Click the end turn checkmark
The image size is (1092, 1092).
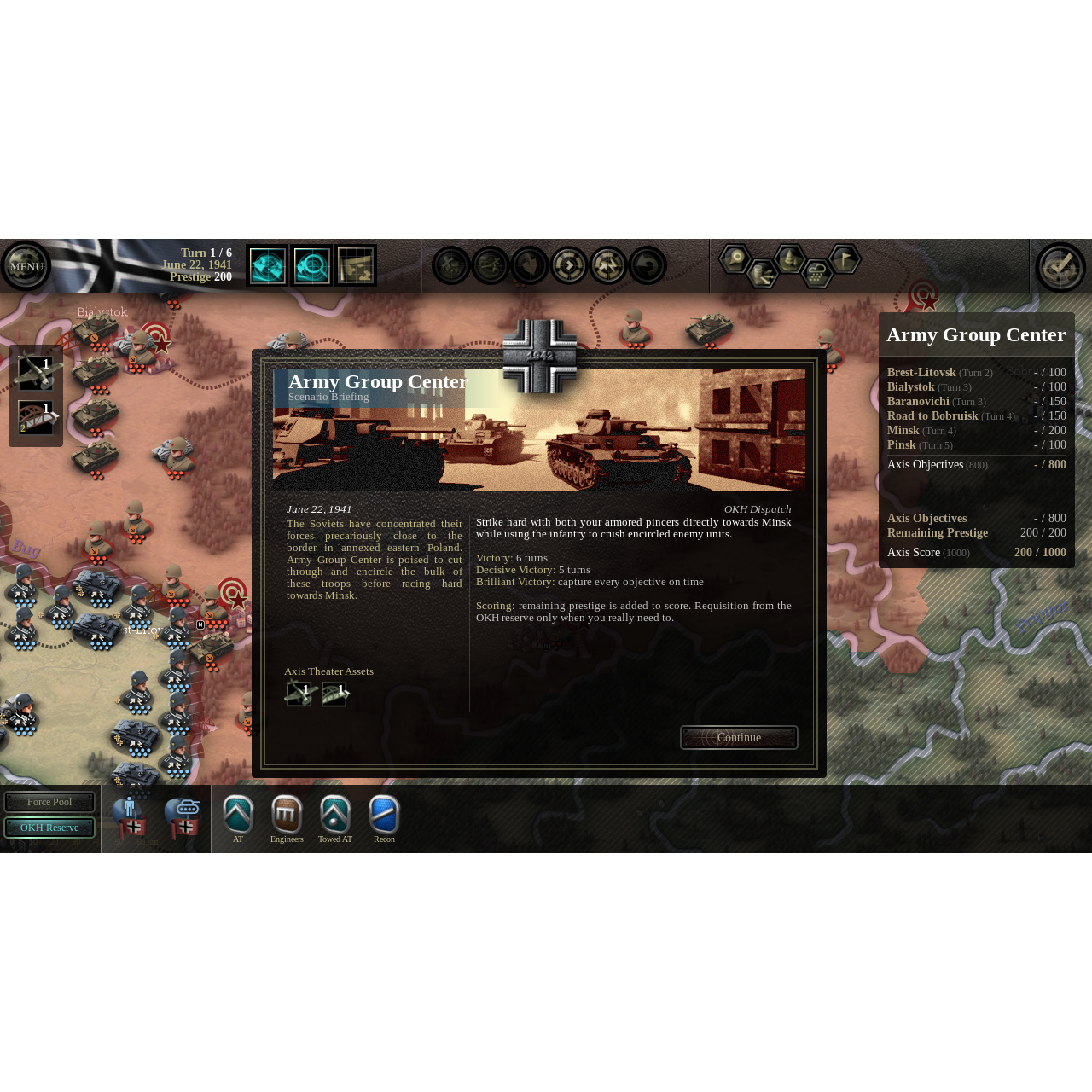(x=1060, y=266)
